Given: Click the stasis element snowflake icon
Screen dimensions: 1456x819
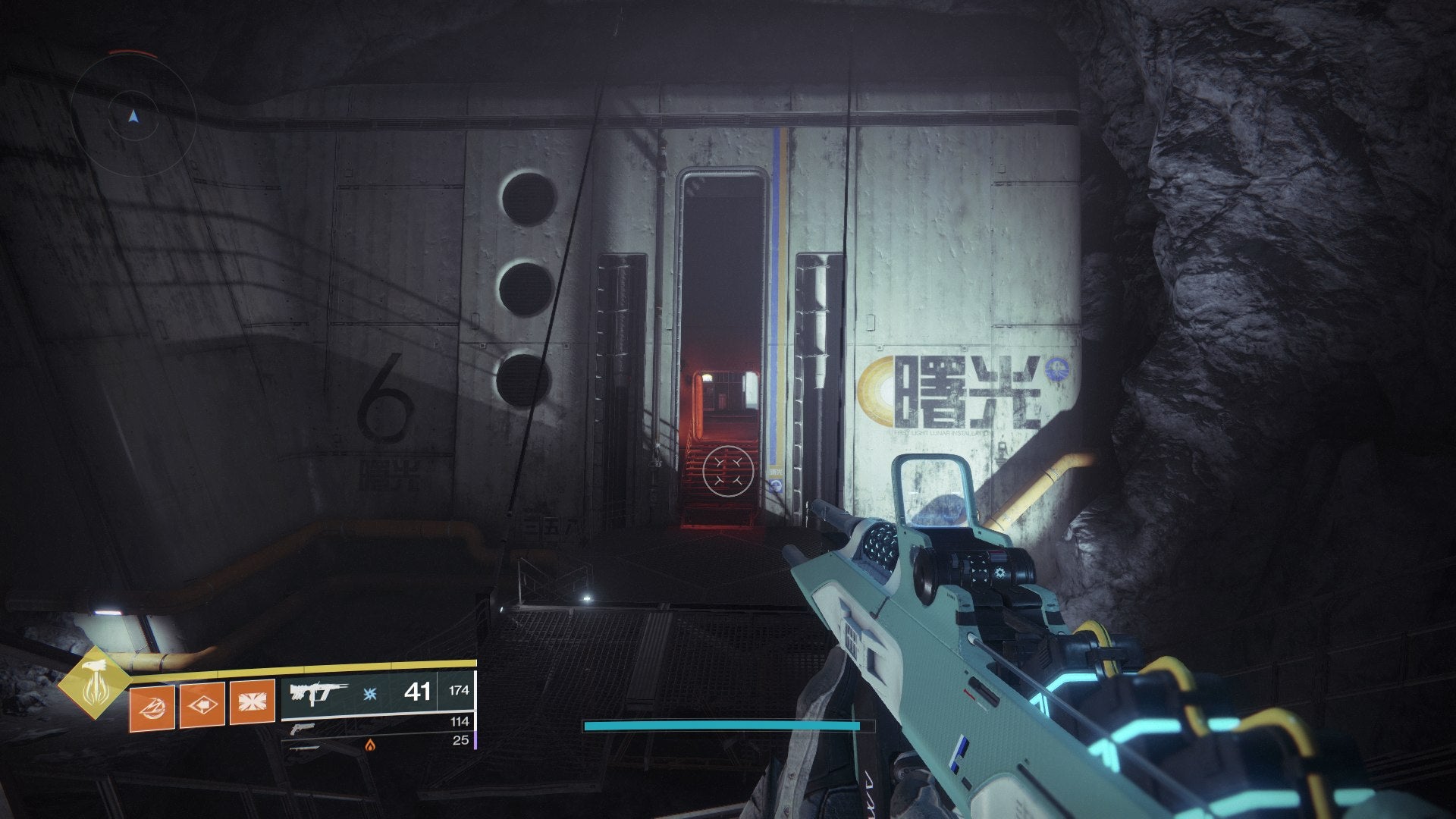Looking at the screenshot, I should pyautogui.click(x=369, y=694).
